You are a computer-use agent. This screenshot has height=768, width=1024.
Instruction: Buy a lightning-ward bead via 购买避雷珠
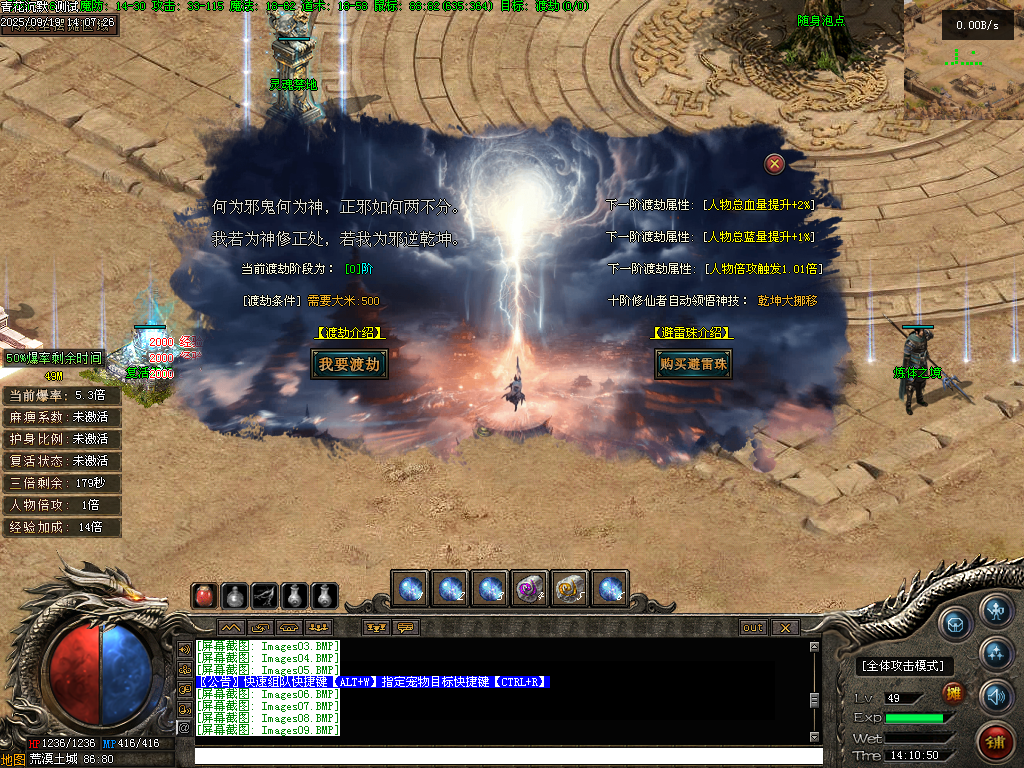(x=693, y=365)
